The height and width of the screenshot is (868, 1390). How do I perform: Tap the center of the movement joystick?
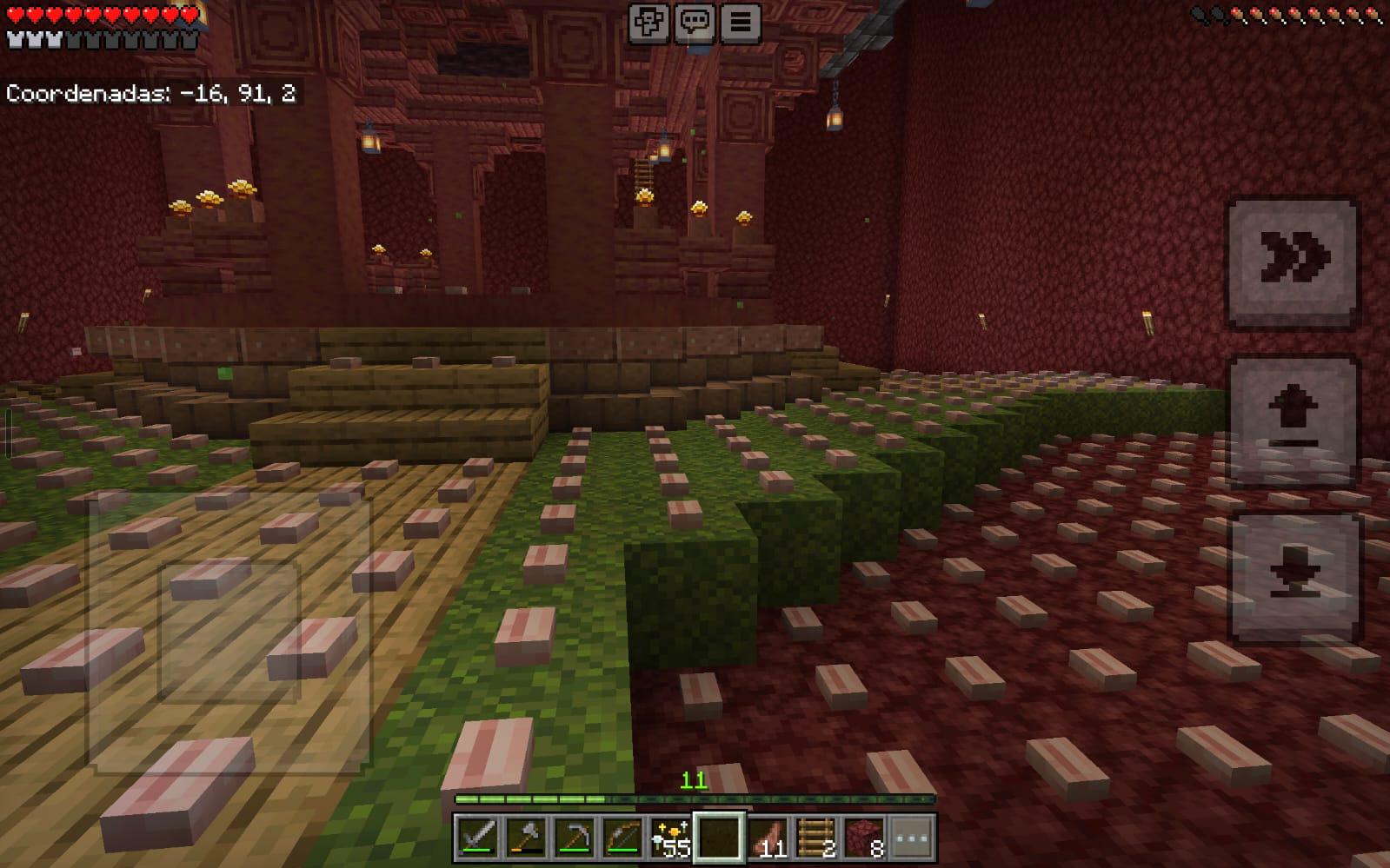(229, 632)
